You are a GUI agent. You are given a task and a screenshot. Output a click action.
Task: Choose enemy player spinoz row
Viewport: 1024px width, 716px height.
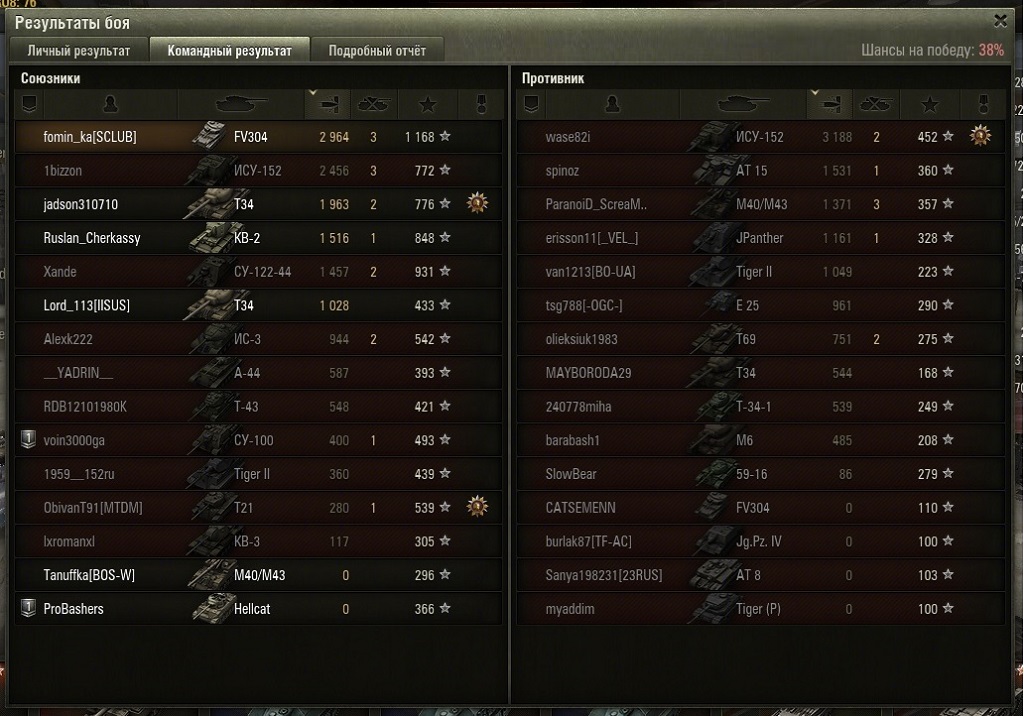click(x=760, y=171)
